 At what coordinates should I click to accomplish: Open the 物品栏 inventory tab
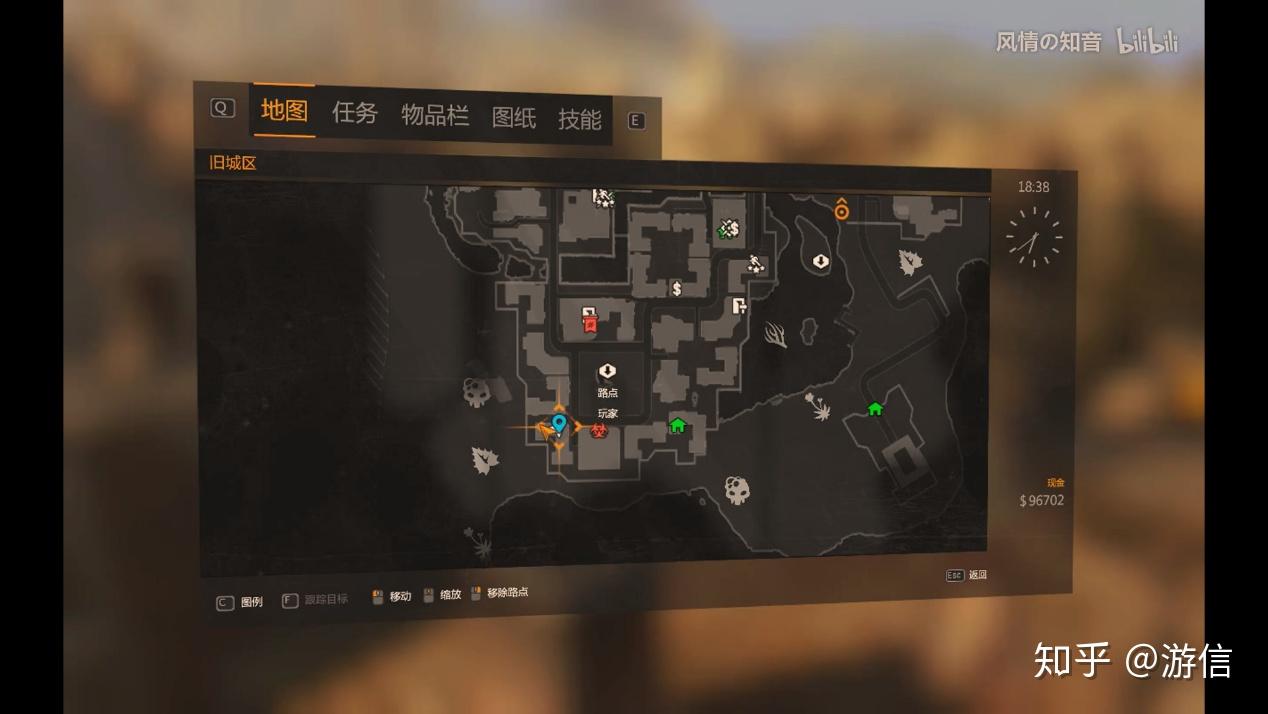(435, 115)
